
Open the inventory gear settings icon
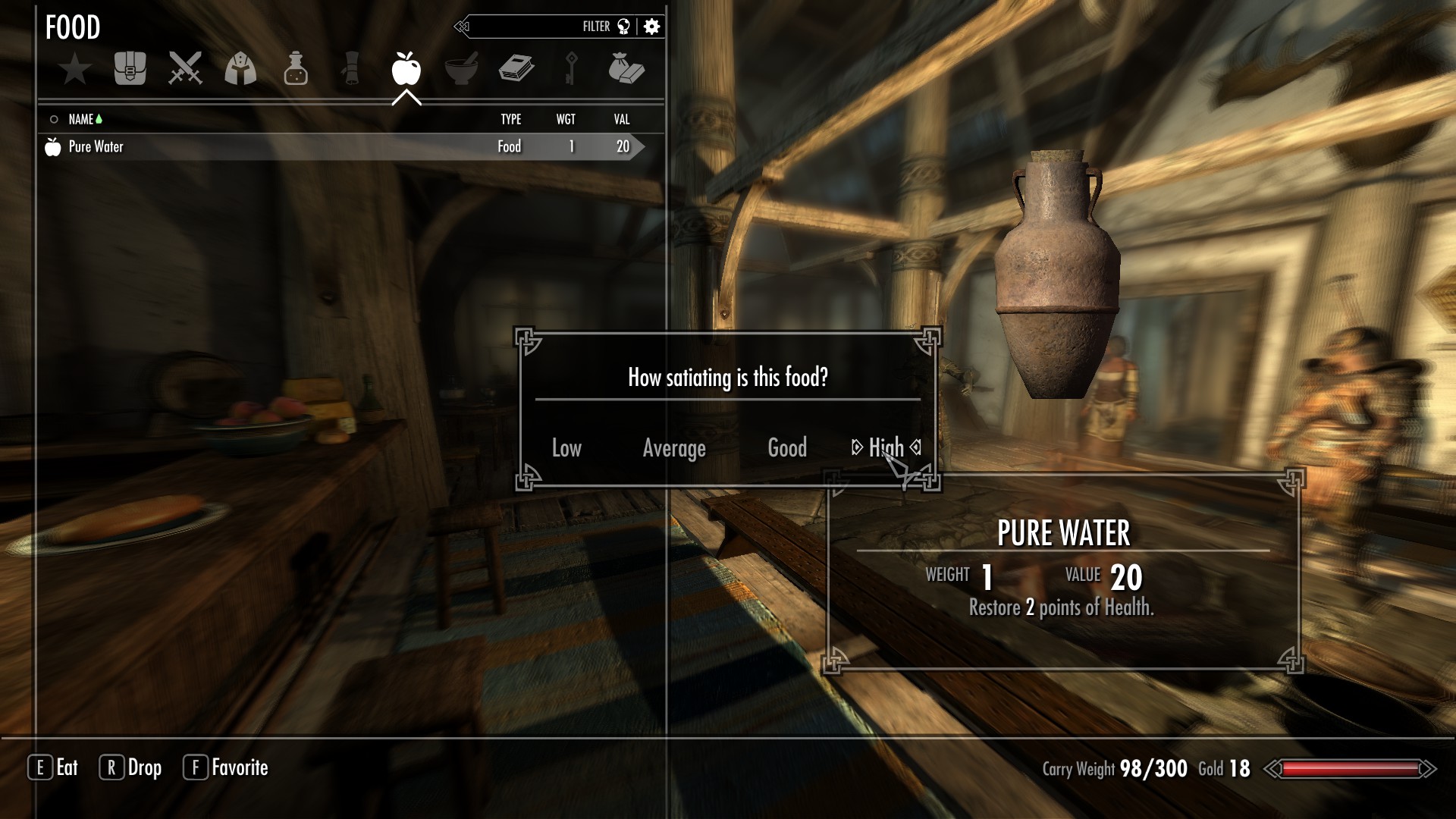click(x=652, y=27)
